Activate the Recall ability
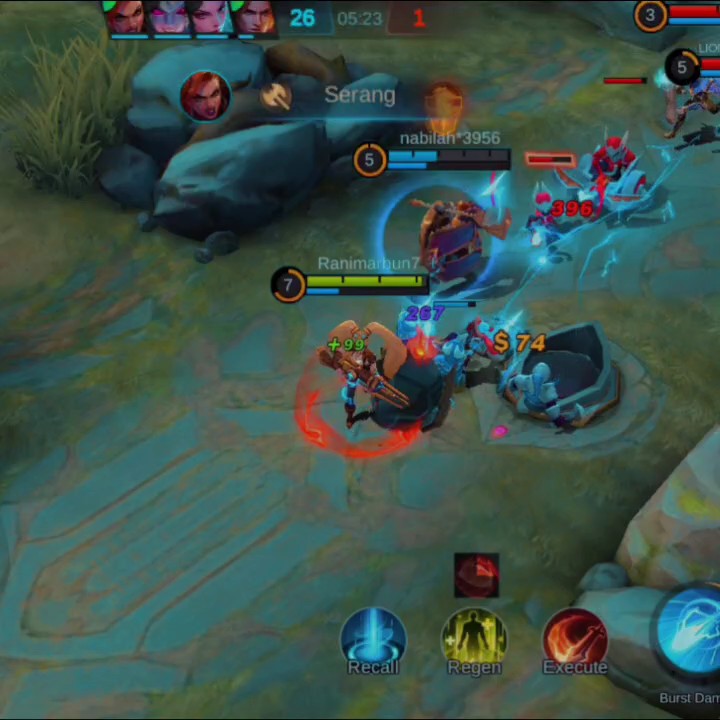Screen dimensions: 720x720 coord(373,640)
